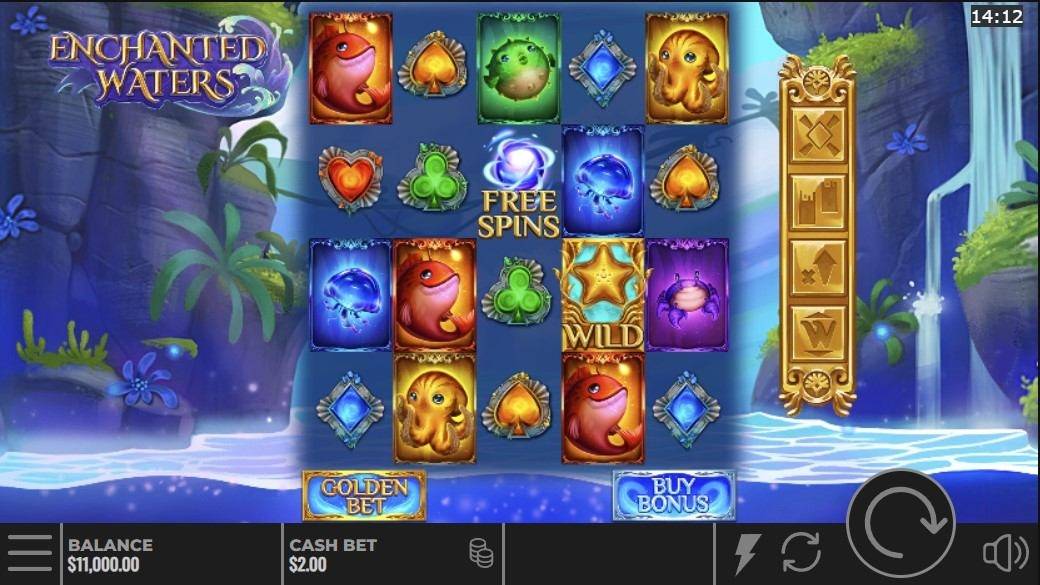
Task: Activate the Golden Bet option
Action: pos(364,495)
